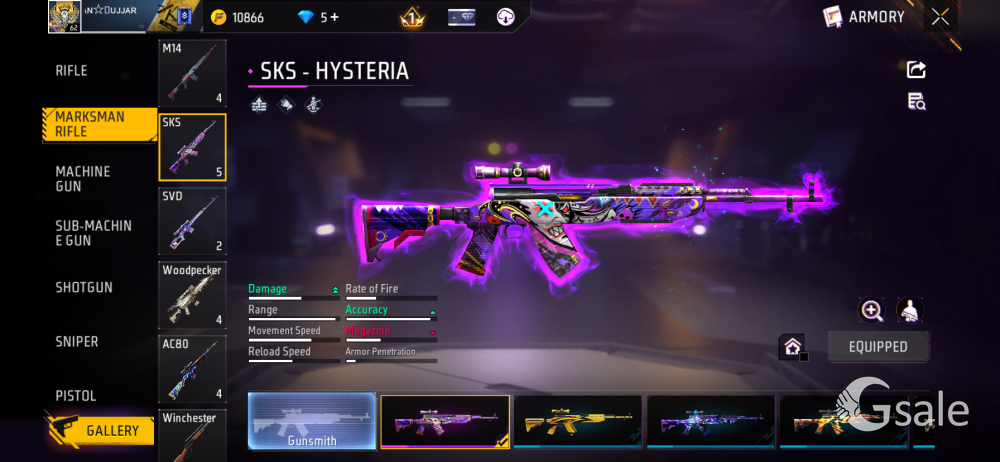Switch to the Pistol category
This screenshot has width=1000, height=462.
(x=77, y=396)
